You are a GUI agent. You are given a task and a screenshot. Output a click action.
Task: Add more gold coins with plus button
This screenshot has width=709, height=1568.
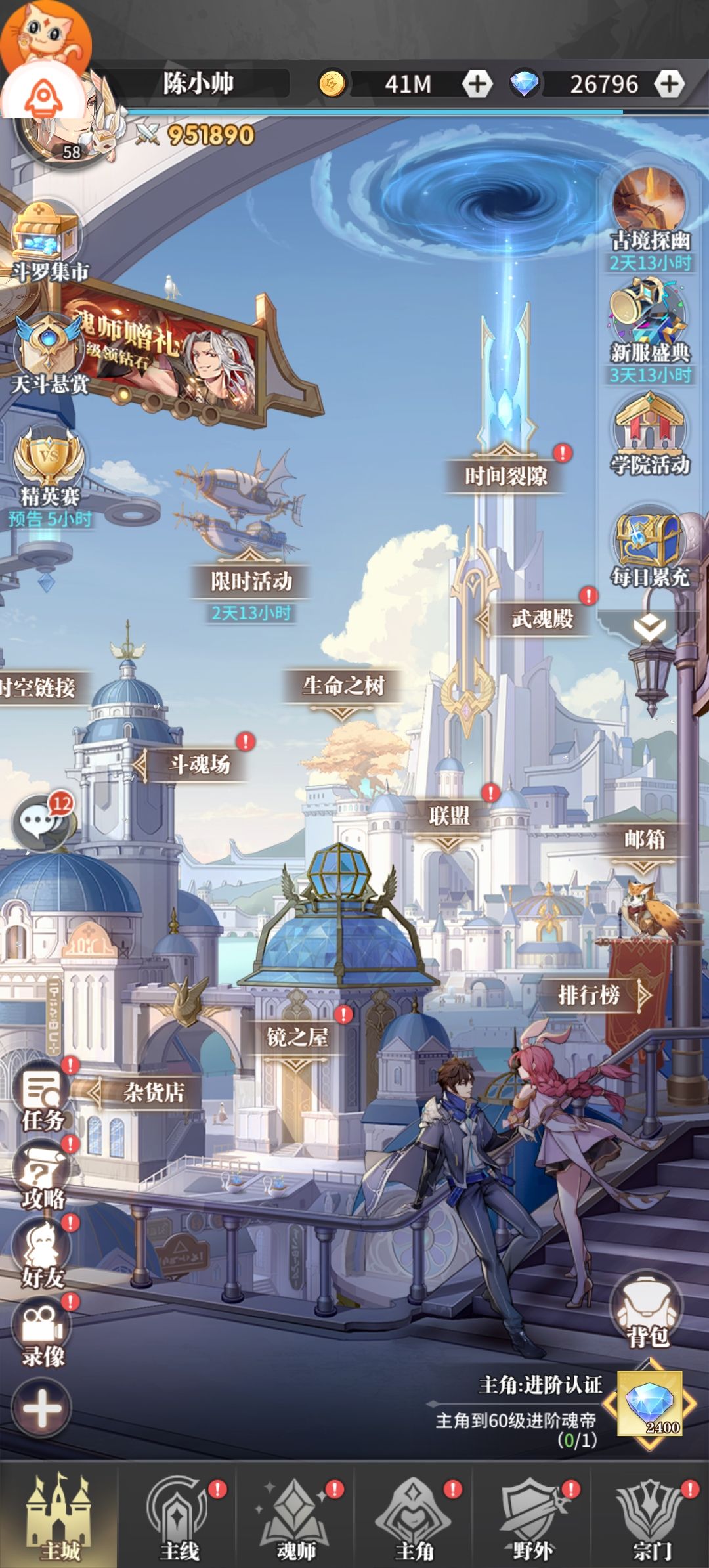[477, 84]
